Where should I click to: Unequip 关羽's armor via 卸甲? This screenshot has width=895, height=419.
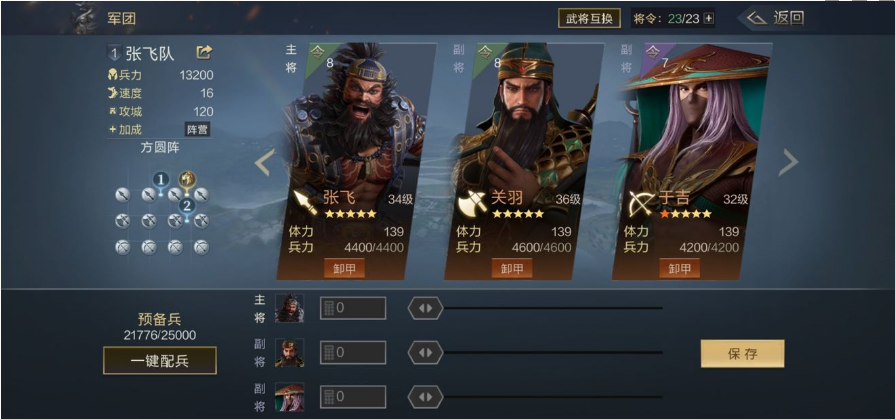512,269
